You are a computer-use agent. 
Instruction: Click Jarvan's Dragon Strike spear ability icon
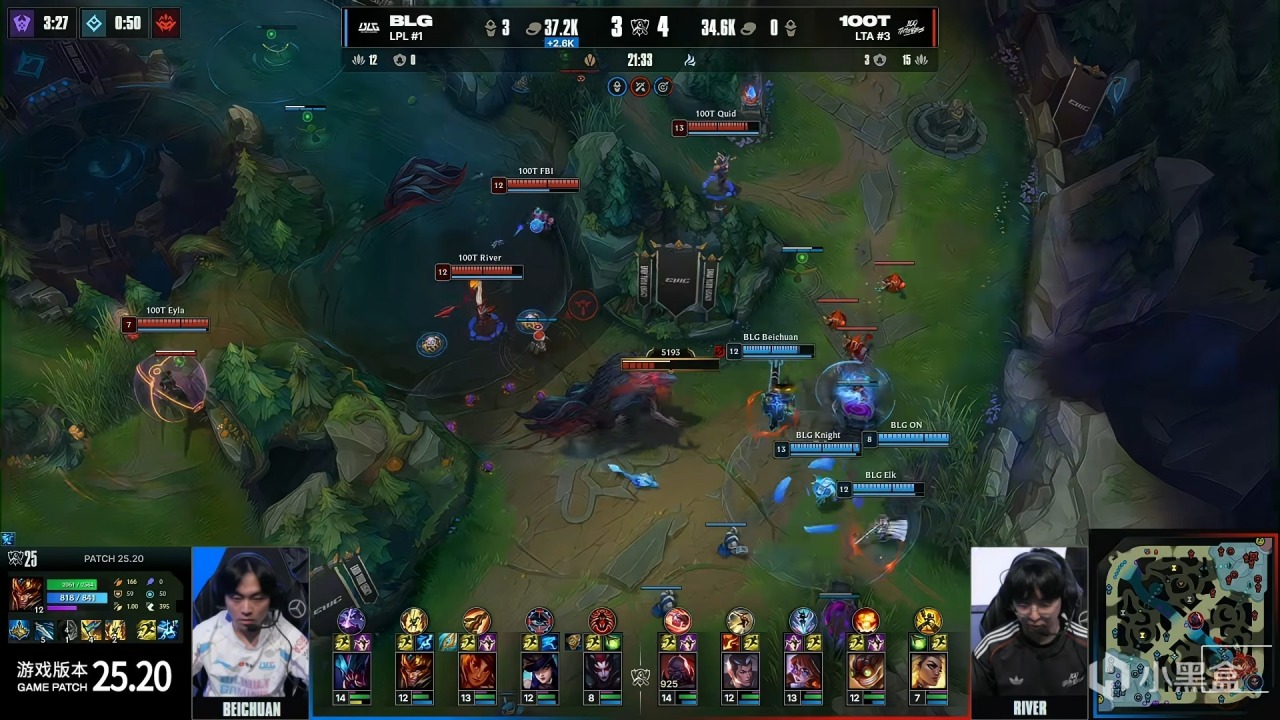click(43, 630)
